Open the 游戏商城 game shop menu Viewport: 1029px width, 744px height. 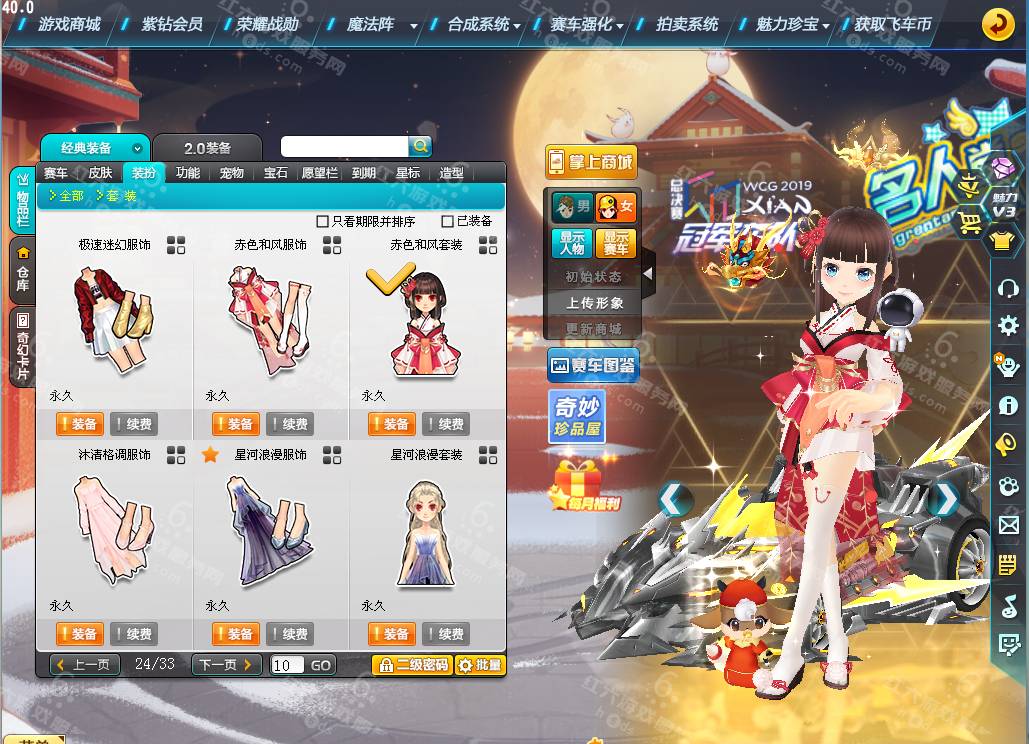coord(69,24)
